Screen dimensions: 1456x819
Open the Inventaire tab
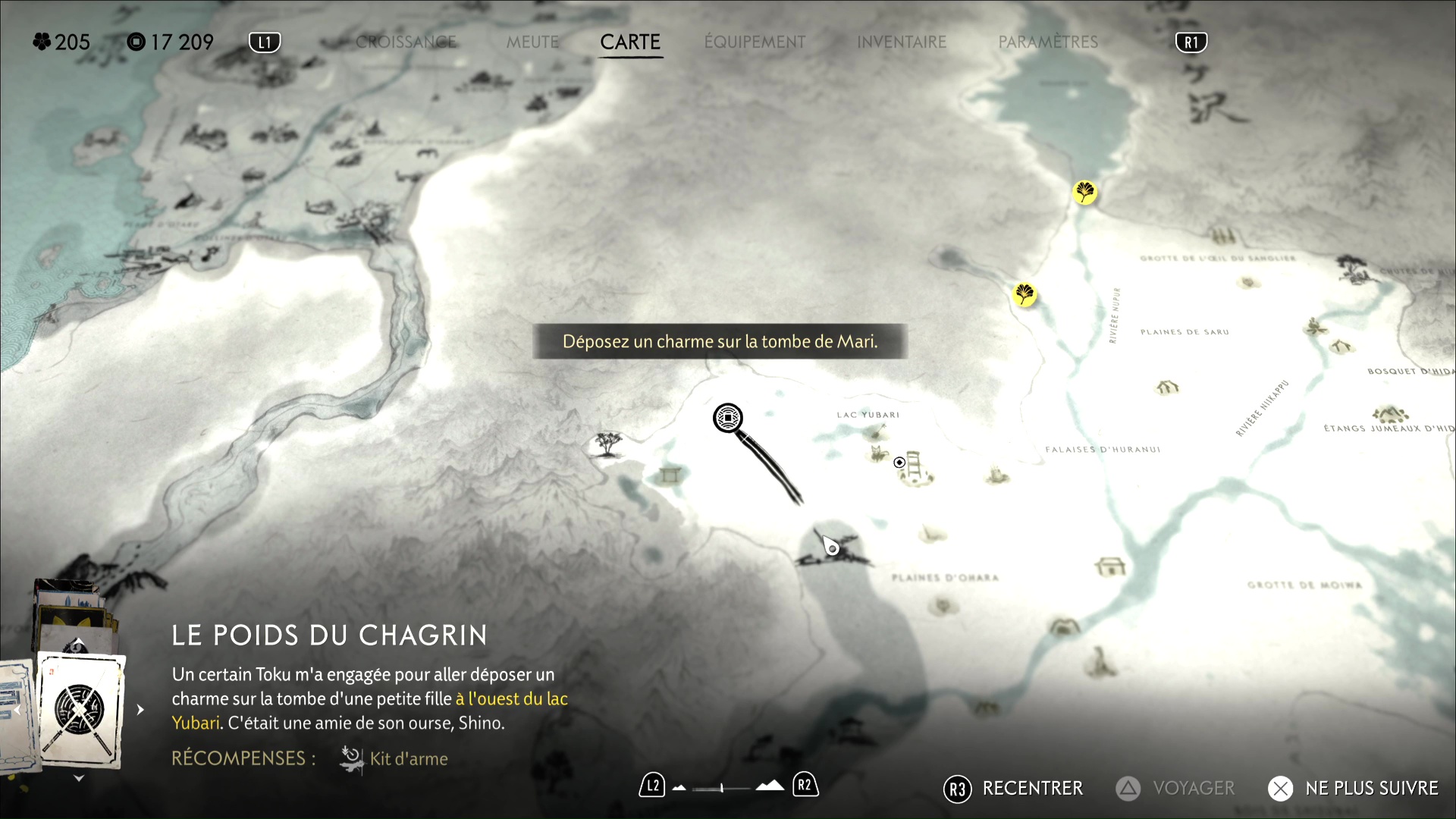[902, 42]
